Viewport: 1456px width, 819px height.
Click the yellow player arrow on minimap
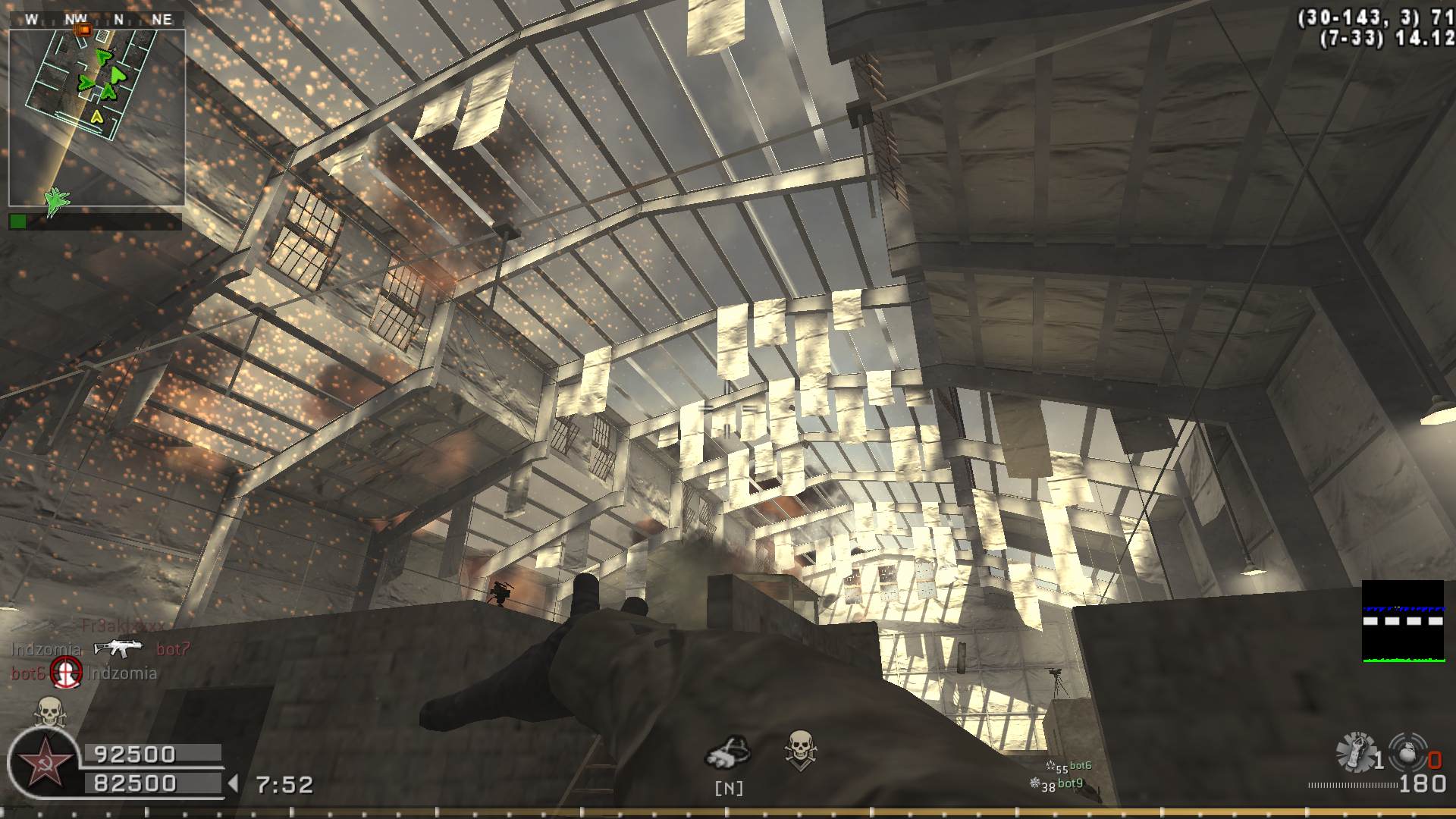[96, 116]
